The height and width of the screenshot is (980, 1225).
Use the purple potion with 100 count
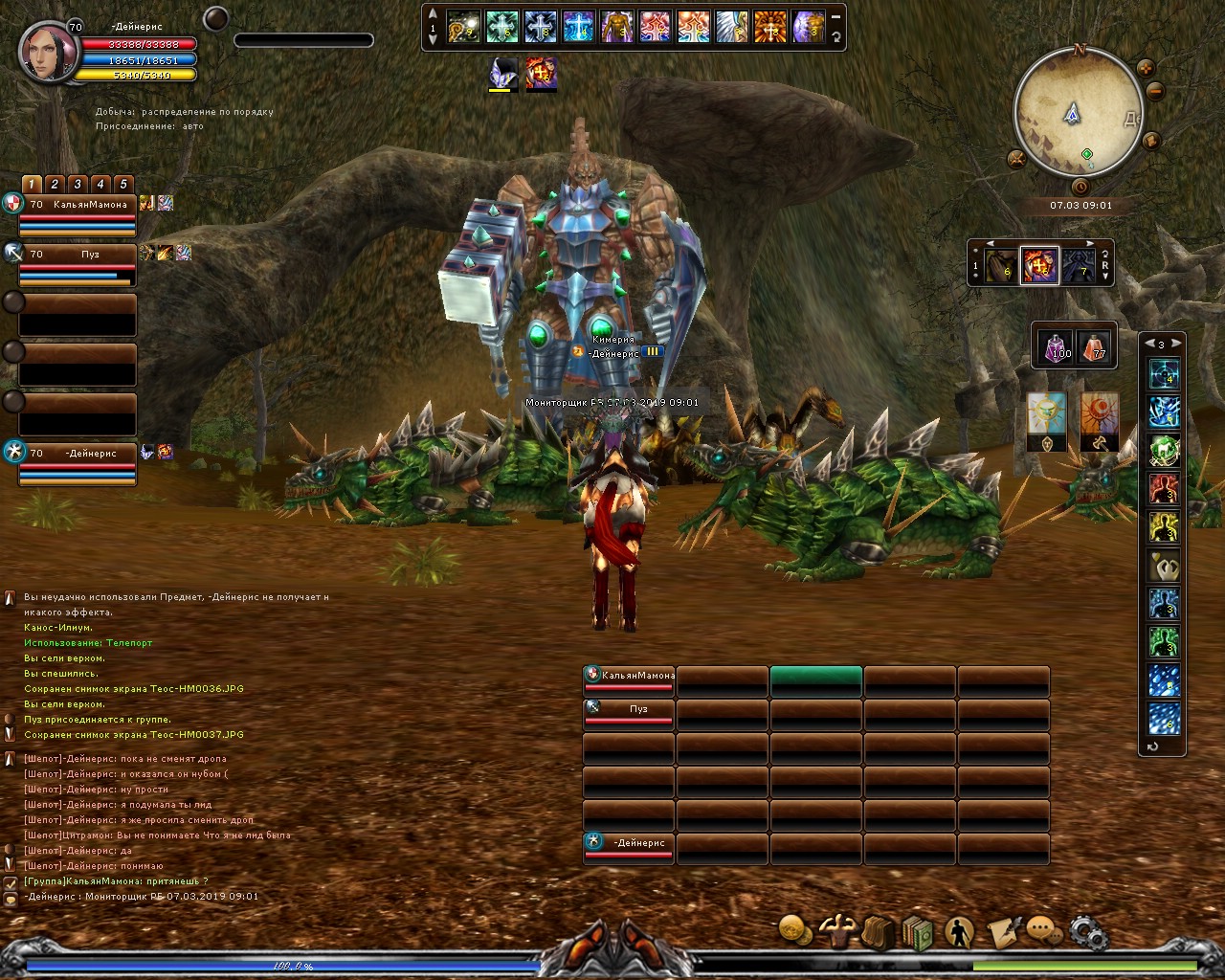pyautogui.click(x=1057, y=345)
